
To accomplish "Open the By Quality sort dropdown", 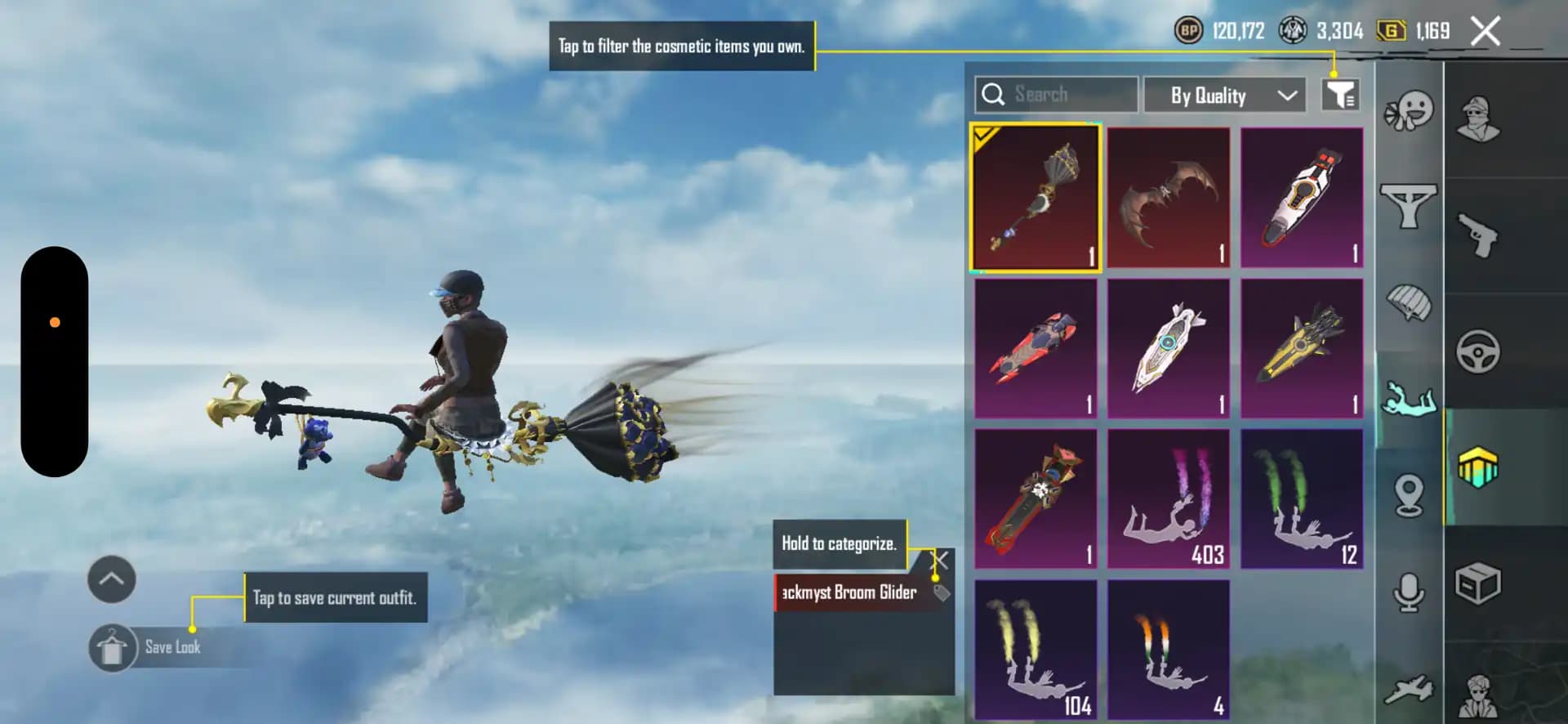I will (x=1224, y=96).
